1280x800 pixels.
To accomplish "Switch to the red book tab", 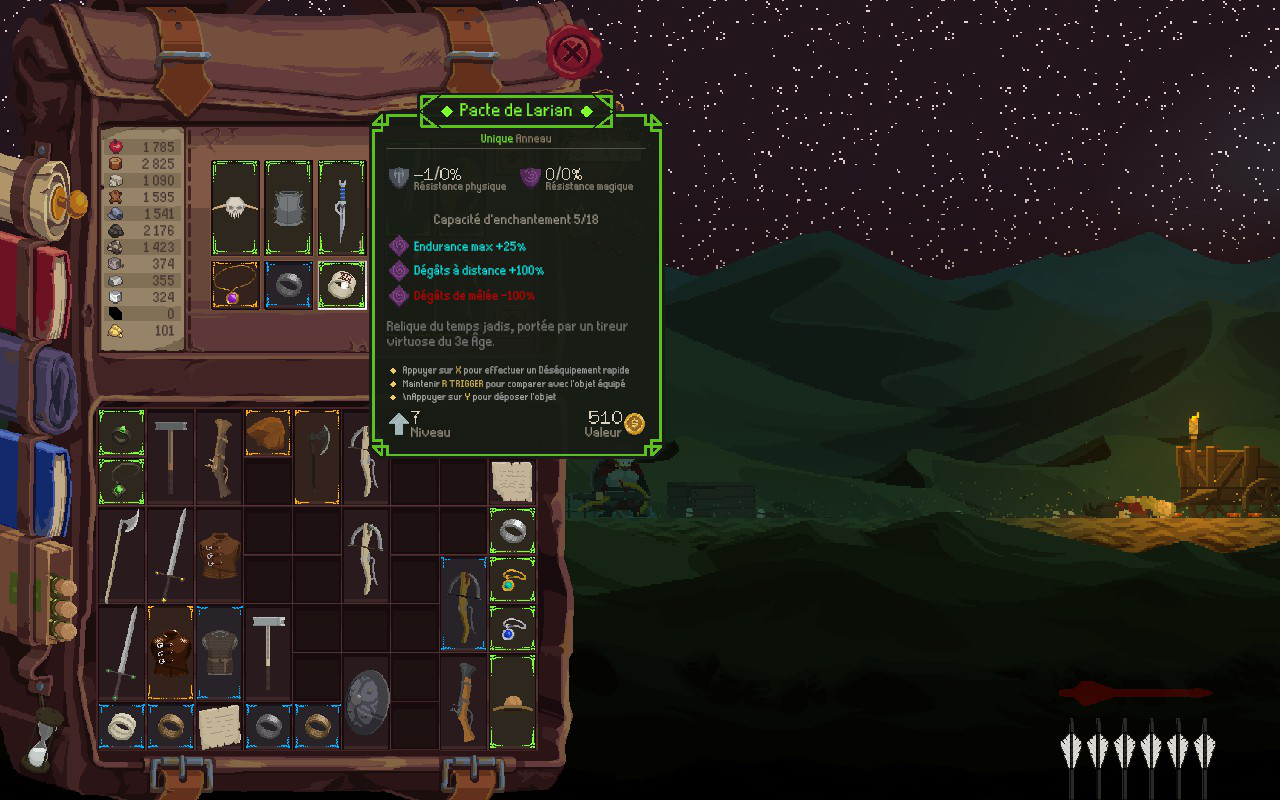I will click(x=38, y=287).
